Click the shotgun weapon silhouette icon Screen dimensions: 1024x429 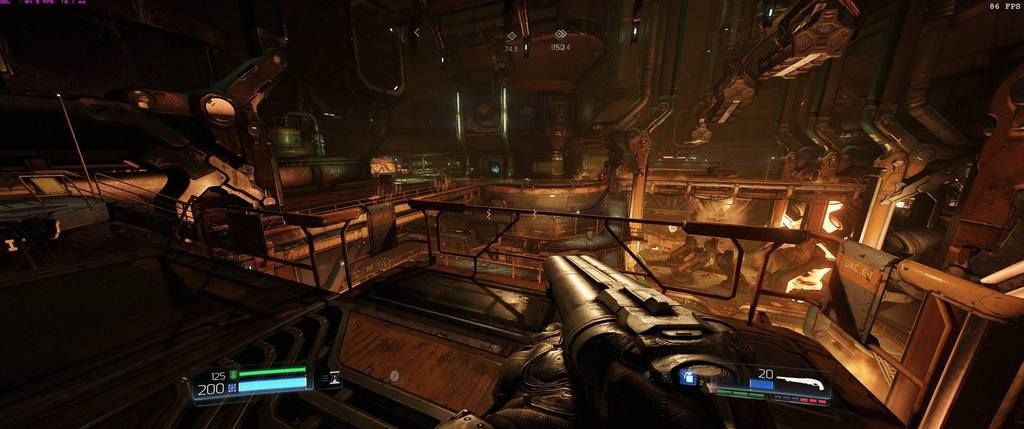point(803,382)
